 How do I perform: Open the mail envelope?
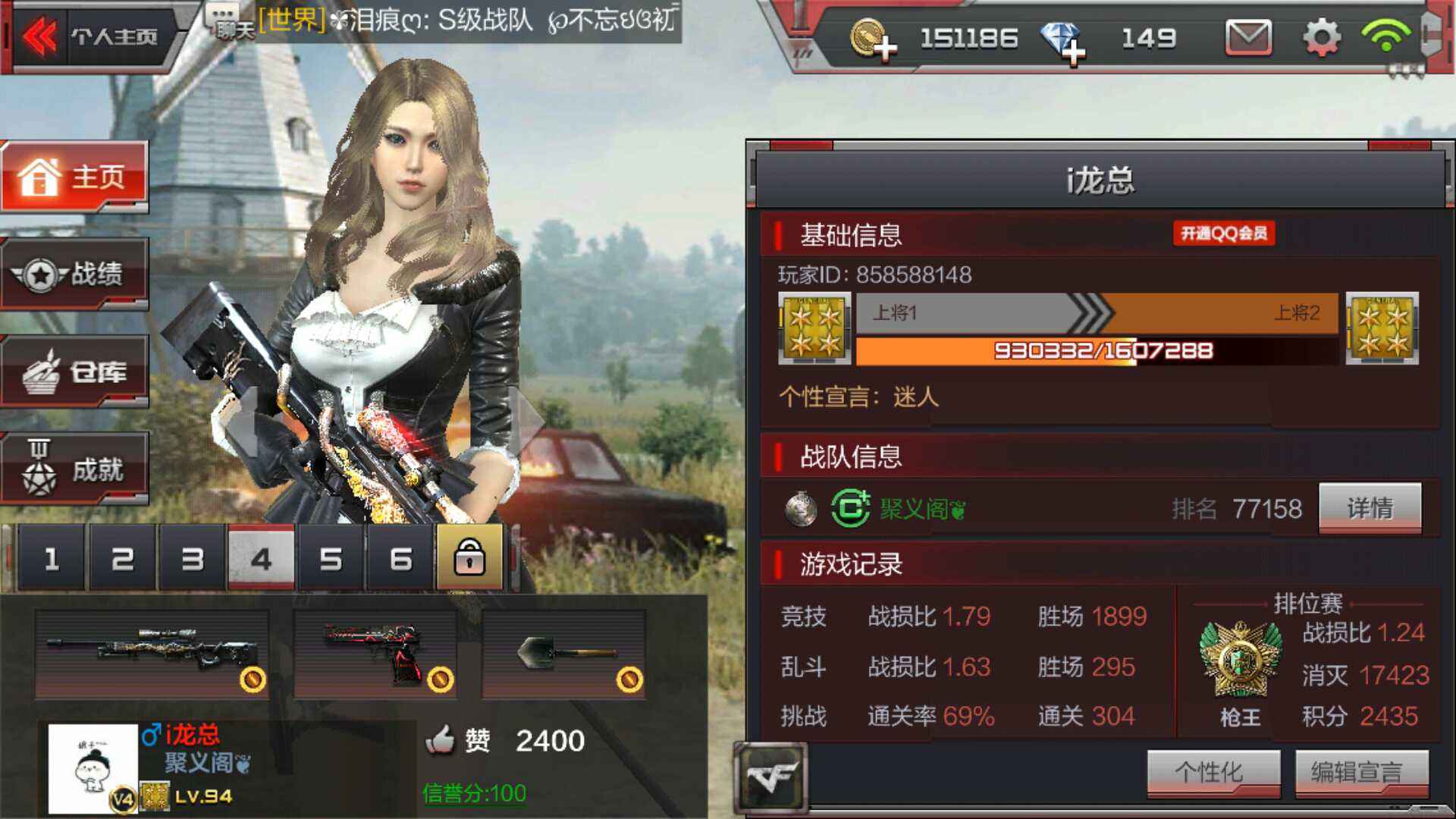coord(1248,37)
